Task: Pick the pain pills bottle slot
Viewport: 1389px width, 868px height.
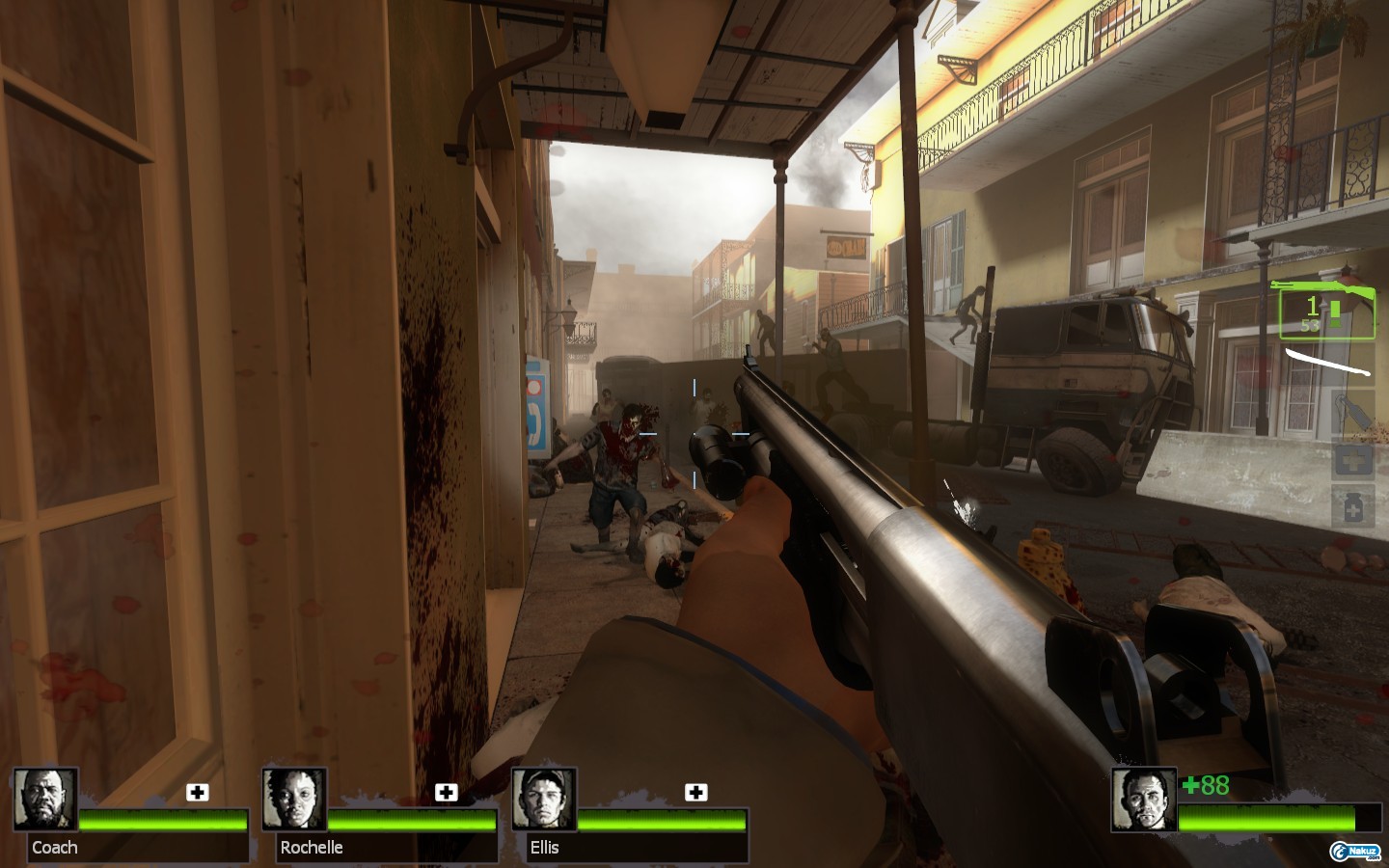Action: click(x=1352, y=506)
